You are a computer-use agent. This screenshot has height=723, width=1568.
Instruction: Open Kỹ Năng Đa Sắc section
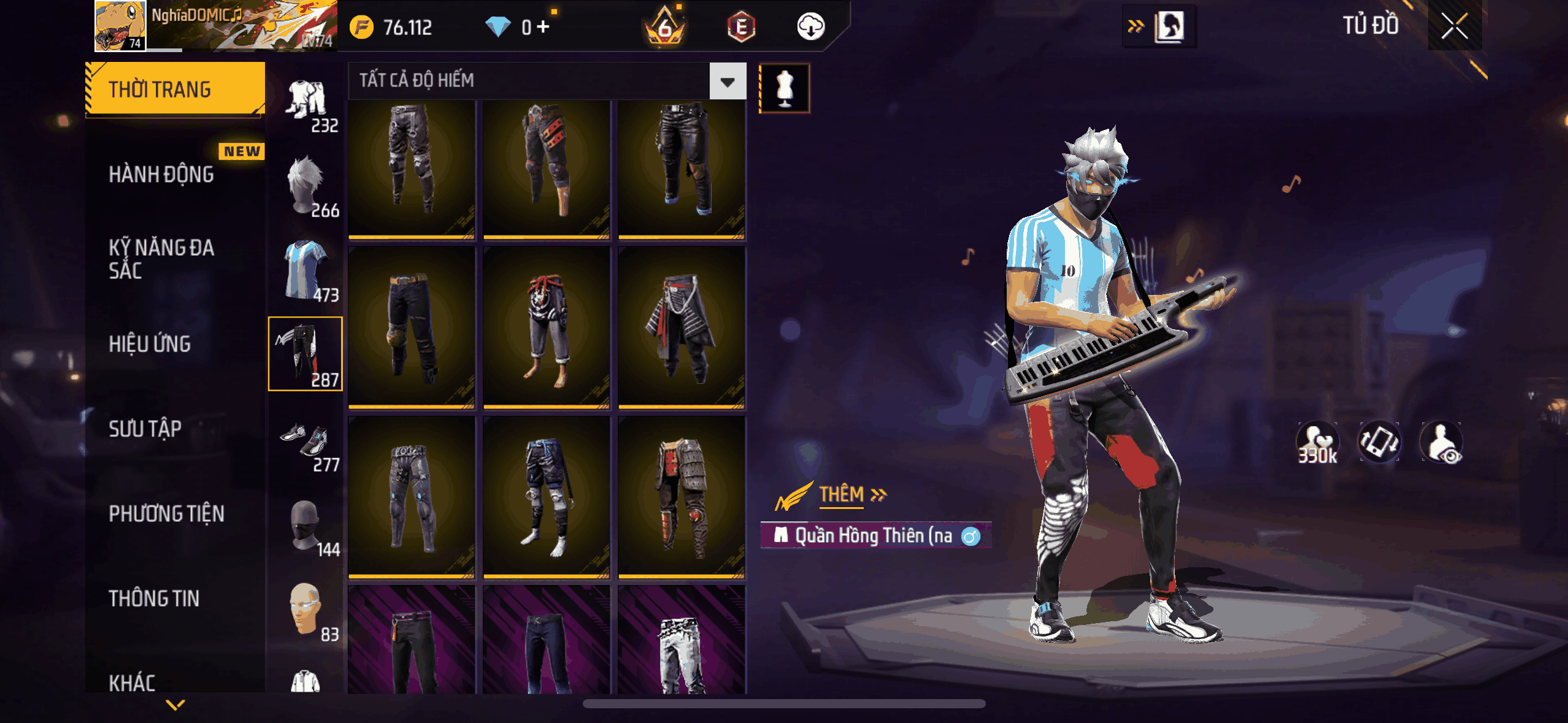[x=161, y=259]
